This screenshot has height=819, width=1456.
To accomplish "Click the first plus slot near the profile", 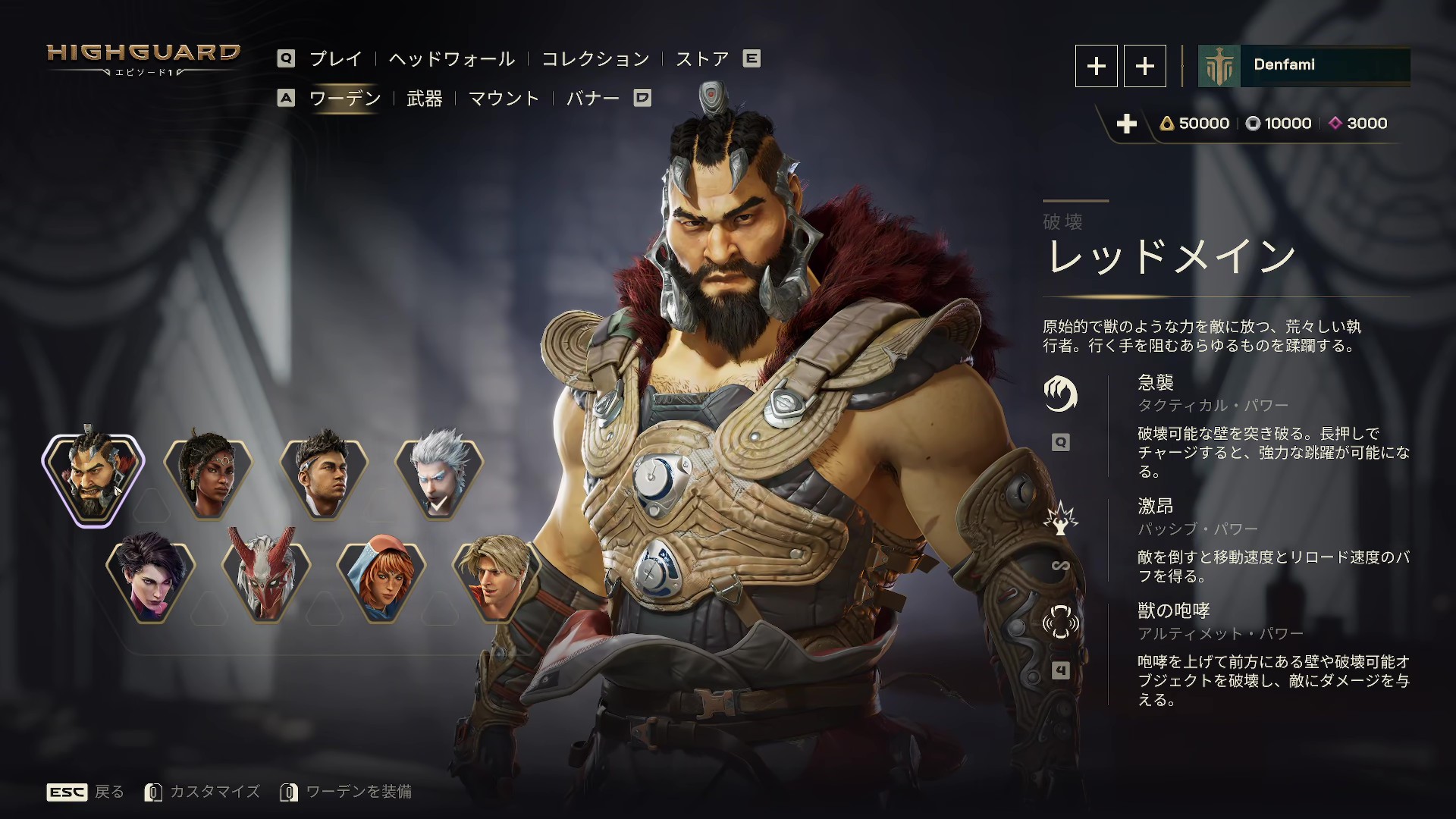I will click(x=1096, y=66).
